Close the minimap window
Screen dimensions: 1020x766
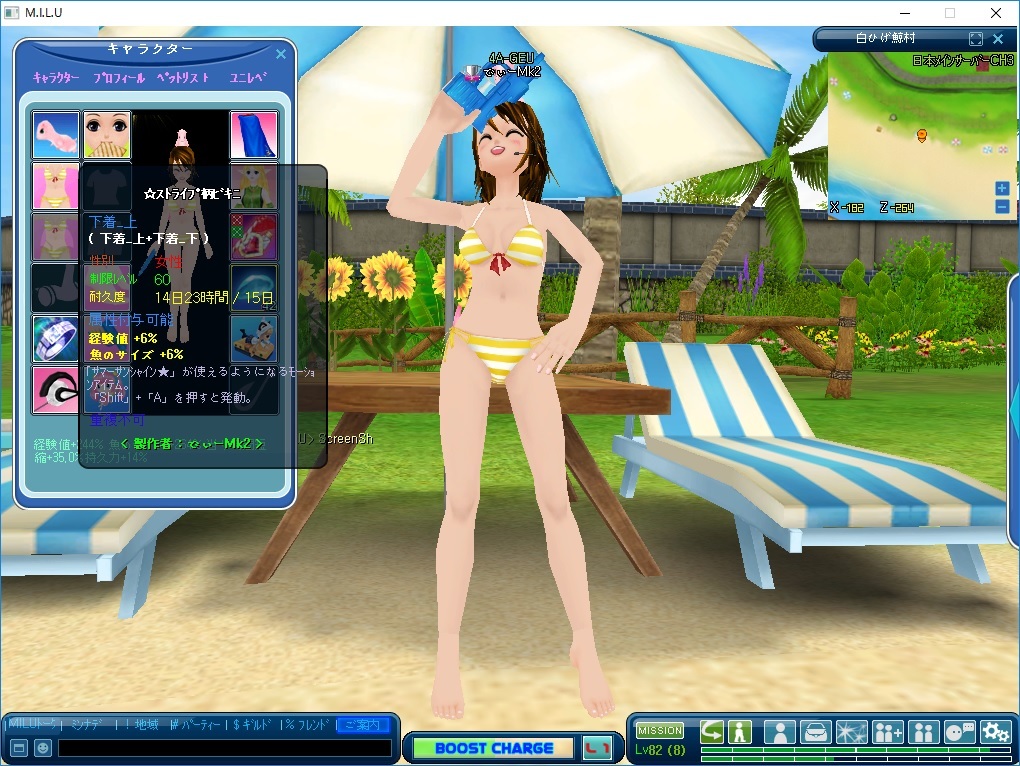pyautogui.click(x=998, y=39)
